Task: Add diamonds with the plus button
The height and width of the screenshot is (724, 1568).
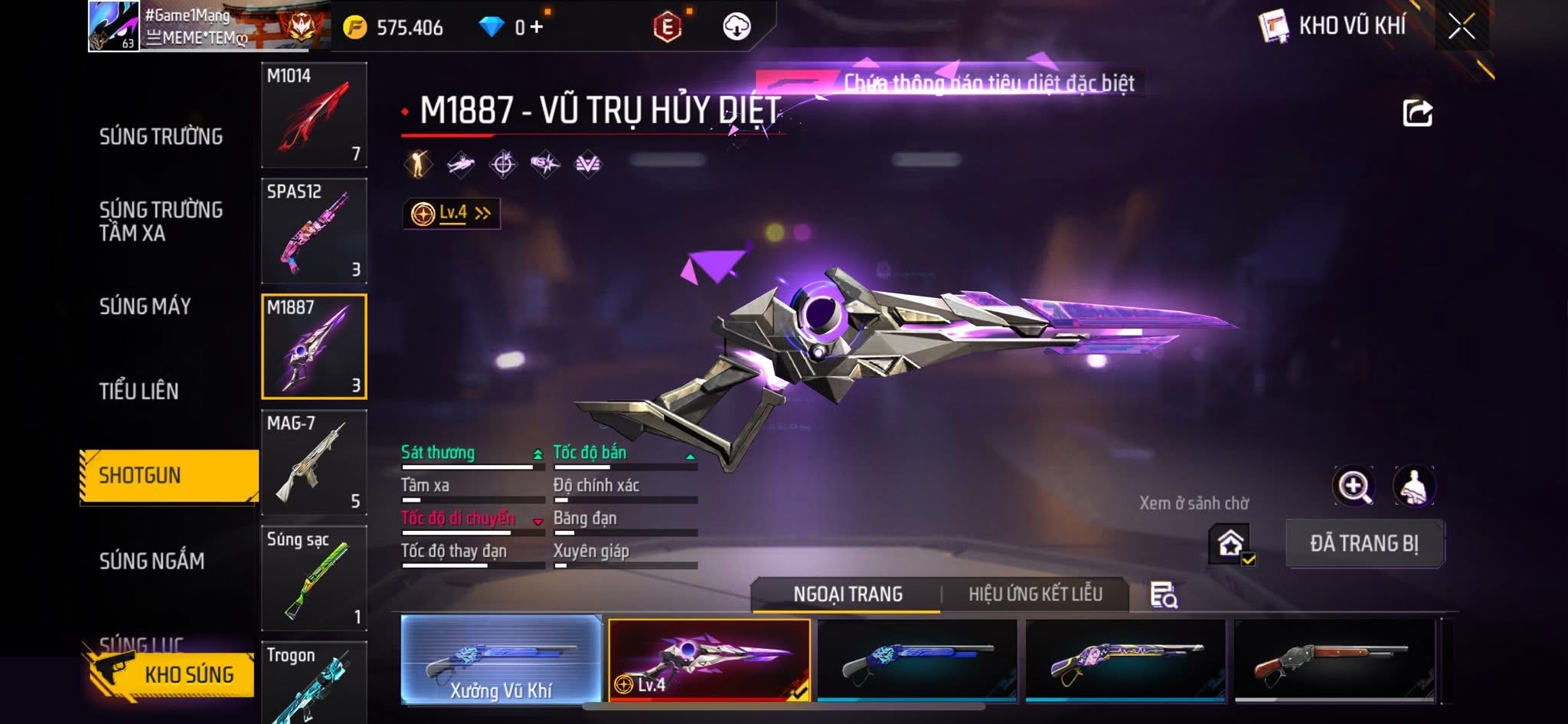Action: [537, 28]
